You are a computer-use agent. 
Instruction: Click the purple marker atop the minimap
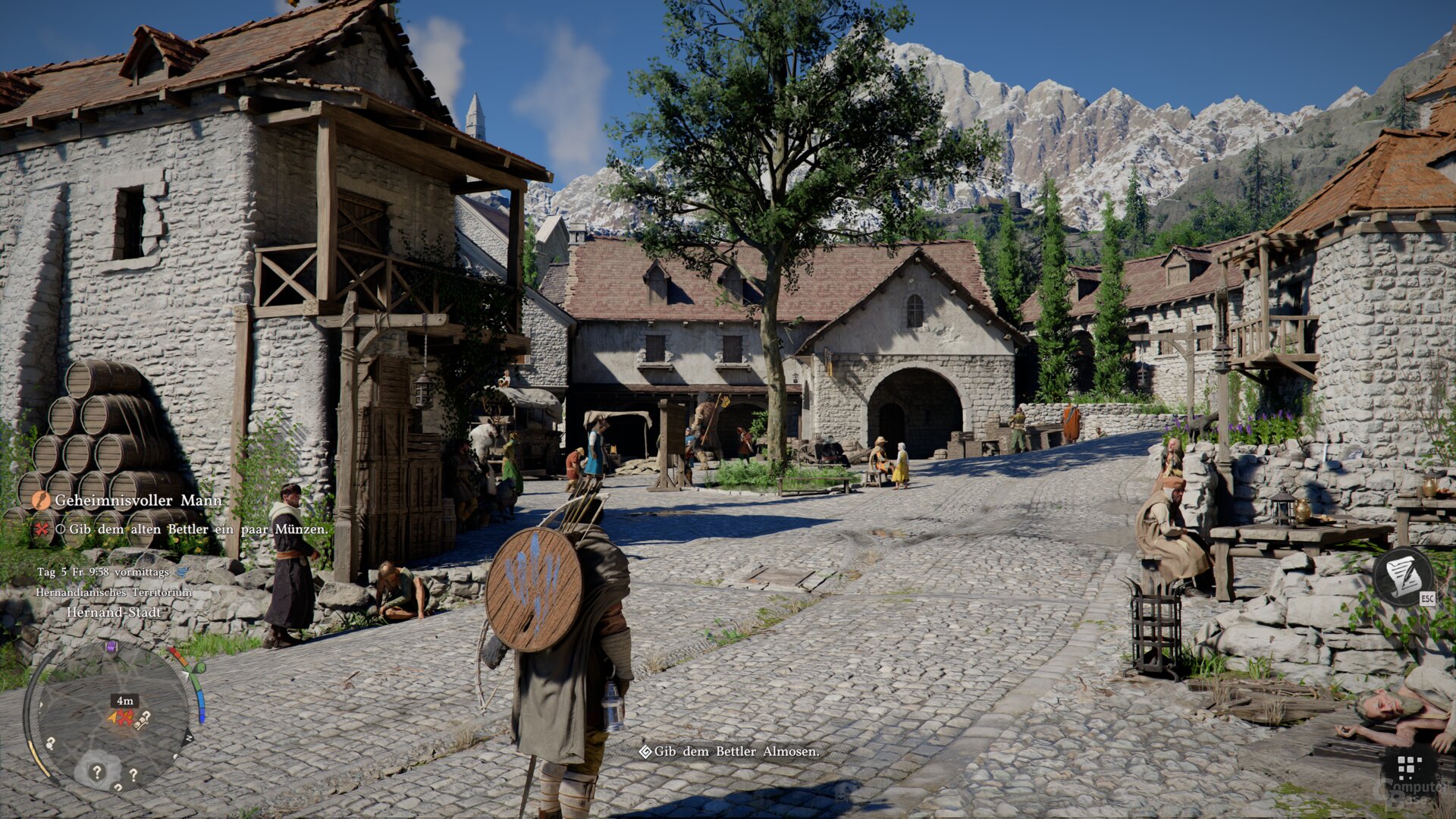click(111, 647)
